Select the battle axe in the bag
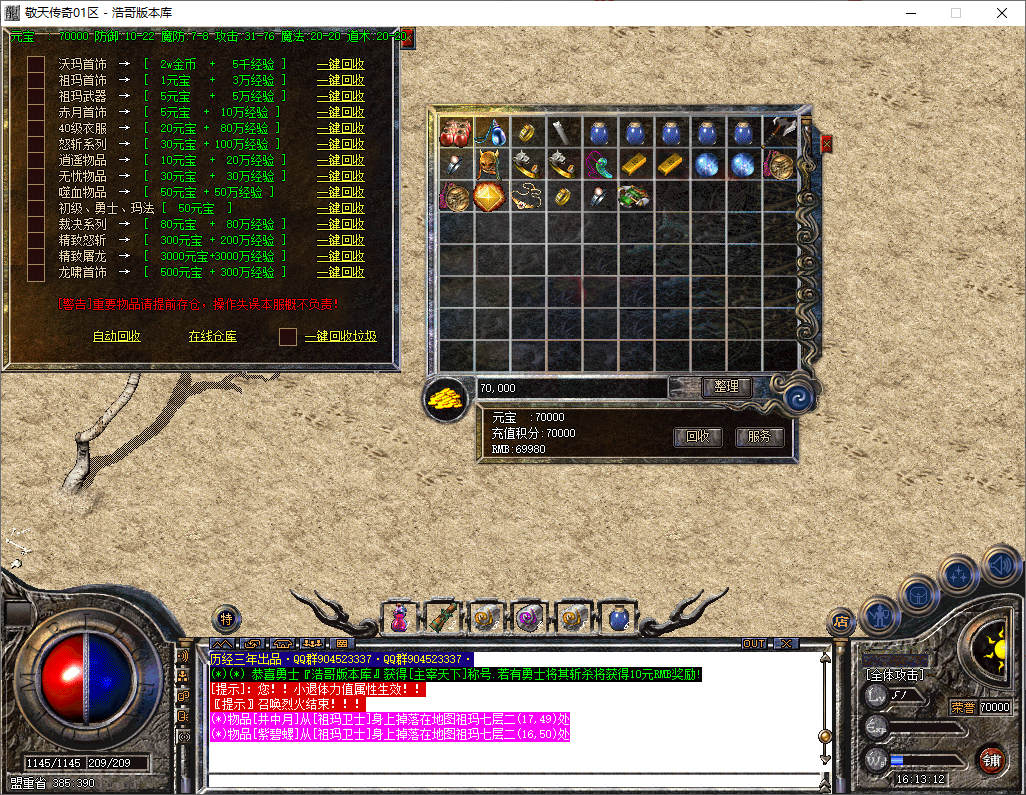 780,132
